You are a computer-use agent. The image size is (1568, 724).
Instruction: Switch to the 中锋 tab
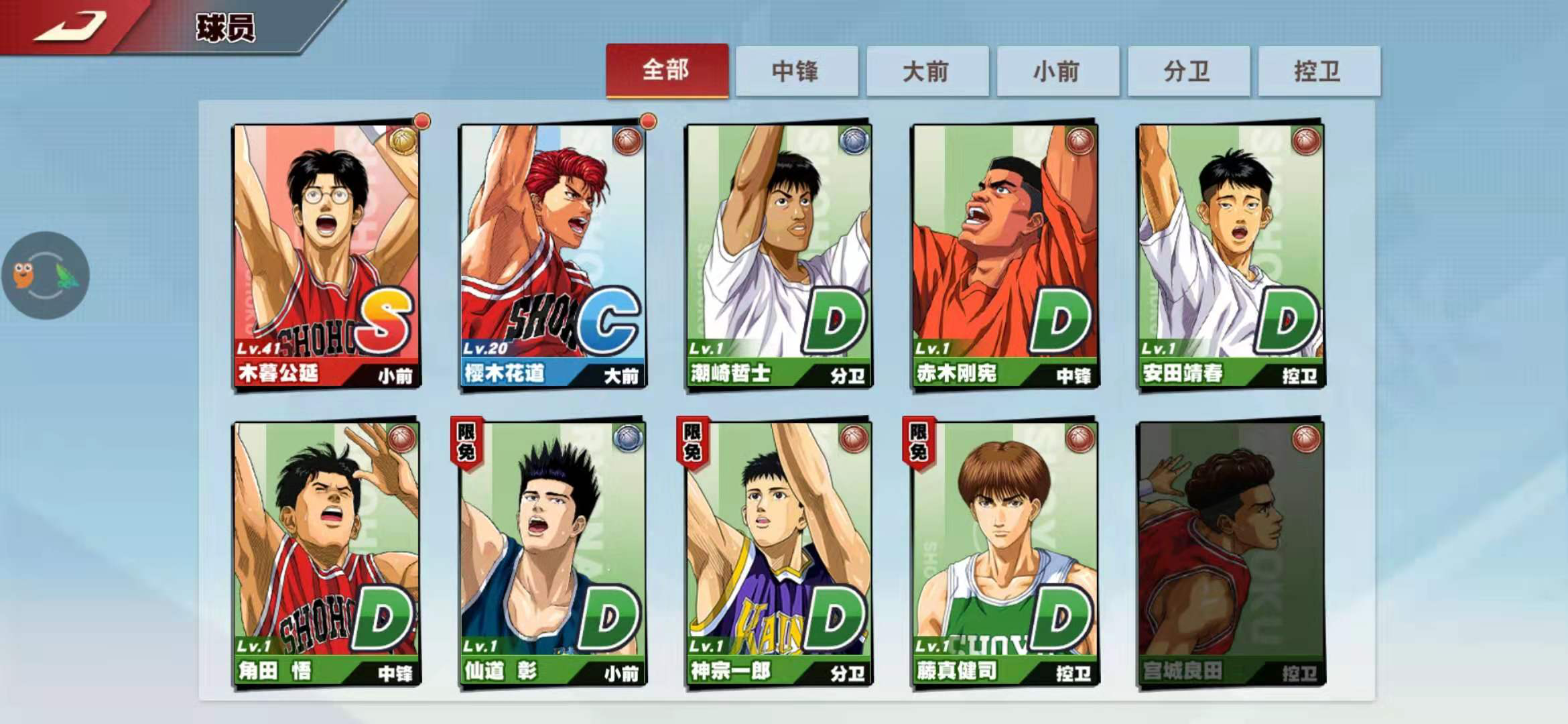pyautogui.click(x=798, y=71)
